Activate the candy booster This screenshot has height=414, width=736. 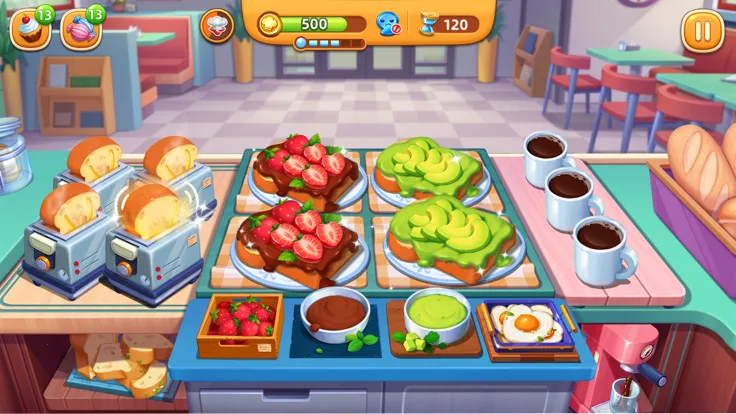tap(80, 30)
